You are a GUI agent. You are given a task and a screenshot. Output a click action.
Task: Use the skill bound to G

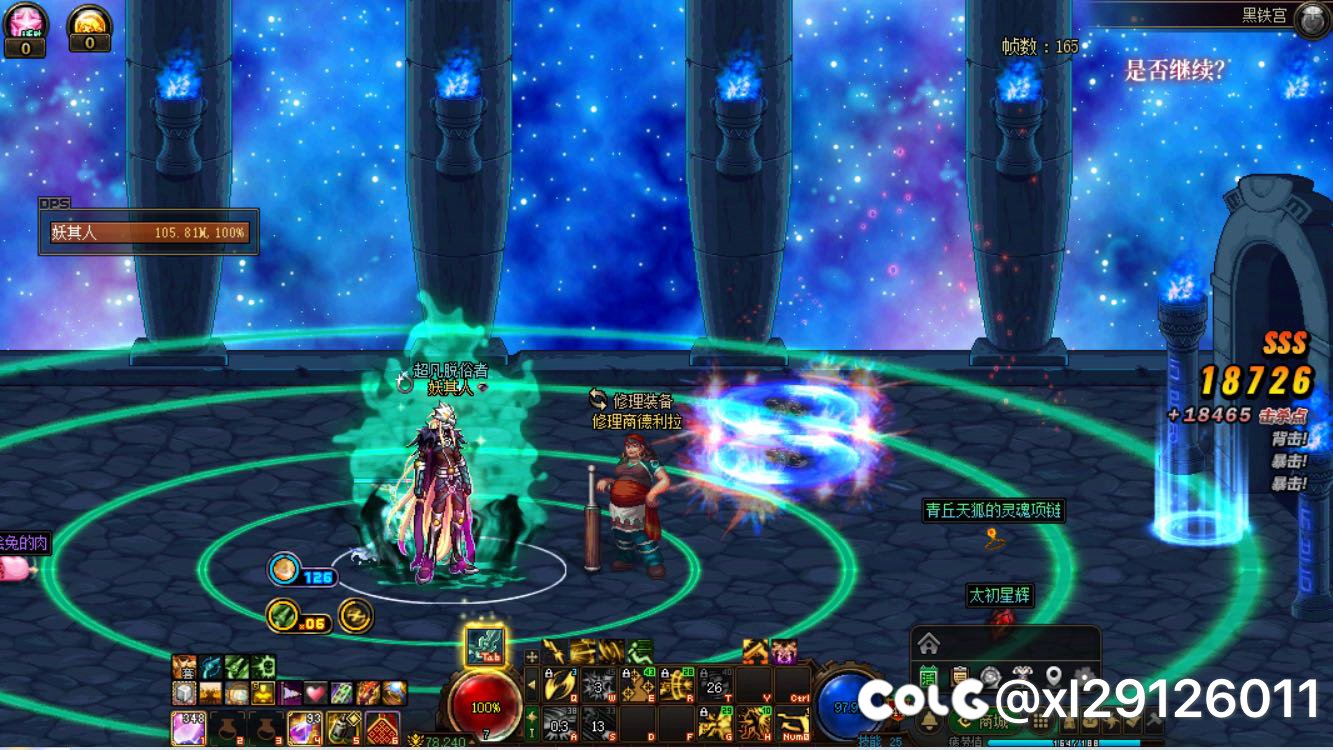715,723
